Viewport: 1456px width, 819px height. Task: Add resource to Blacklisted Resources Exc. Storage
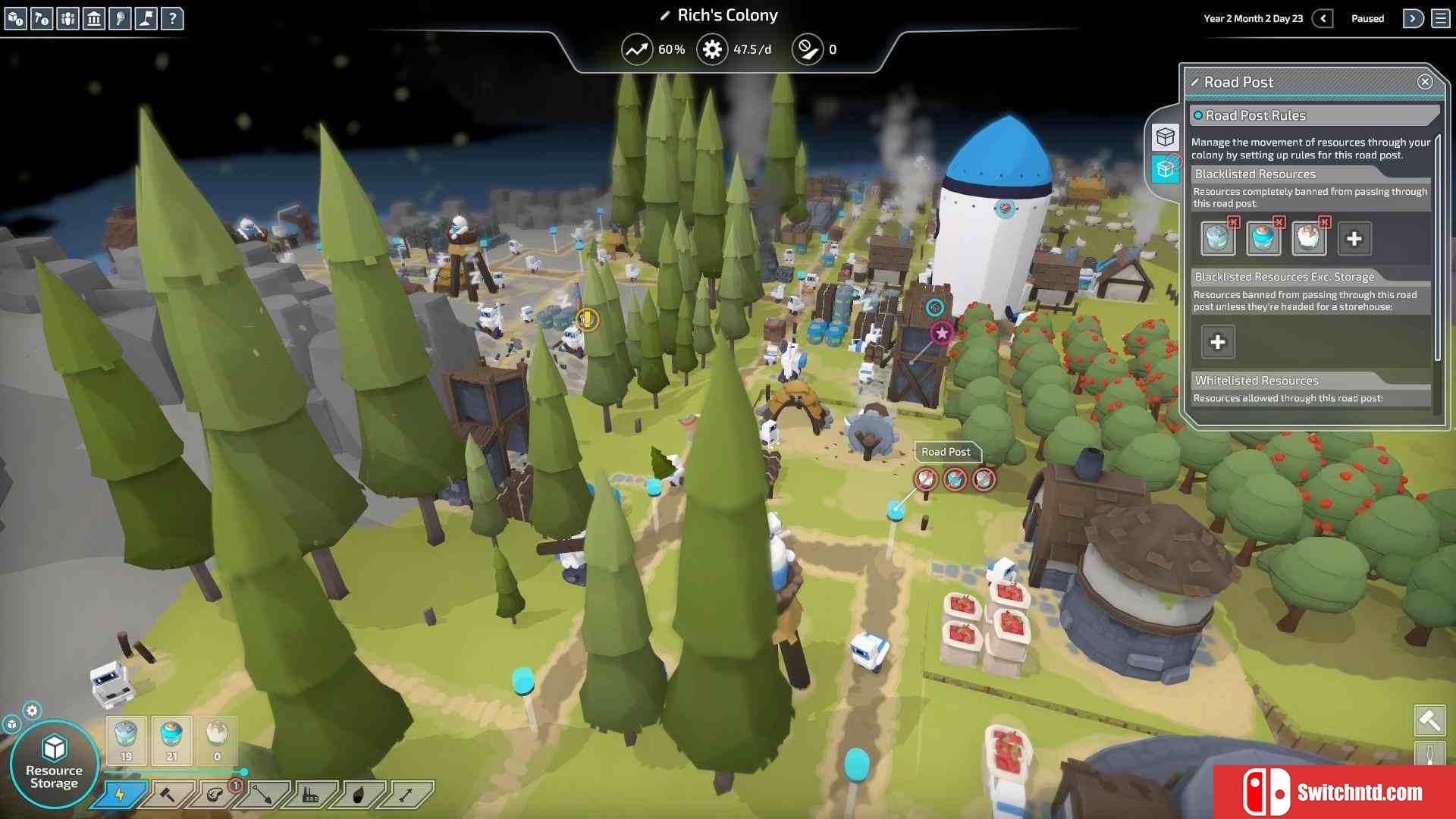1217,342
